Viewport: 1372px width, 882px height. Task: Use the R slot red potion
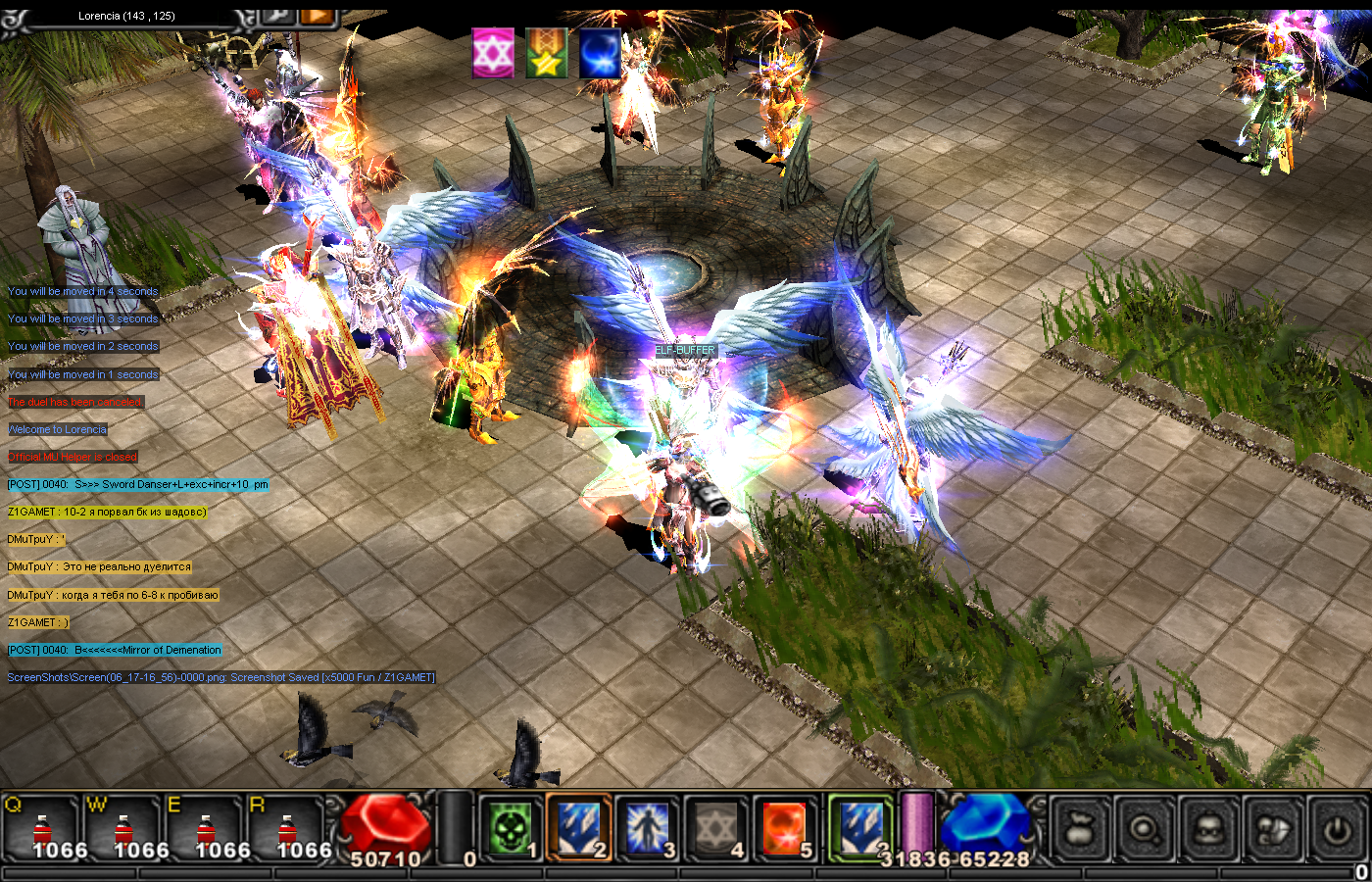(x=285, y=830)
